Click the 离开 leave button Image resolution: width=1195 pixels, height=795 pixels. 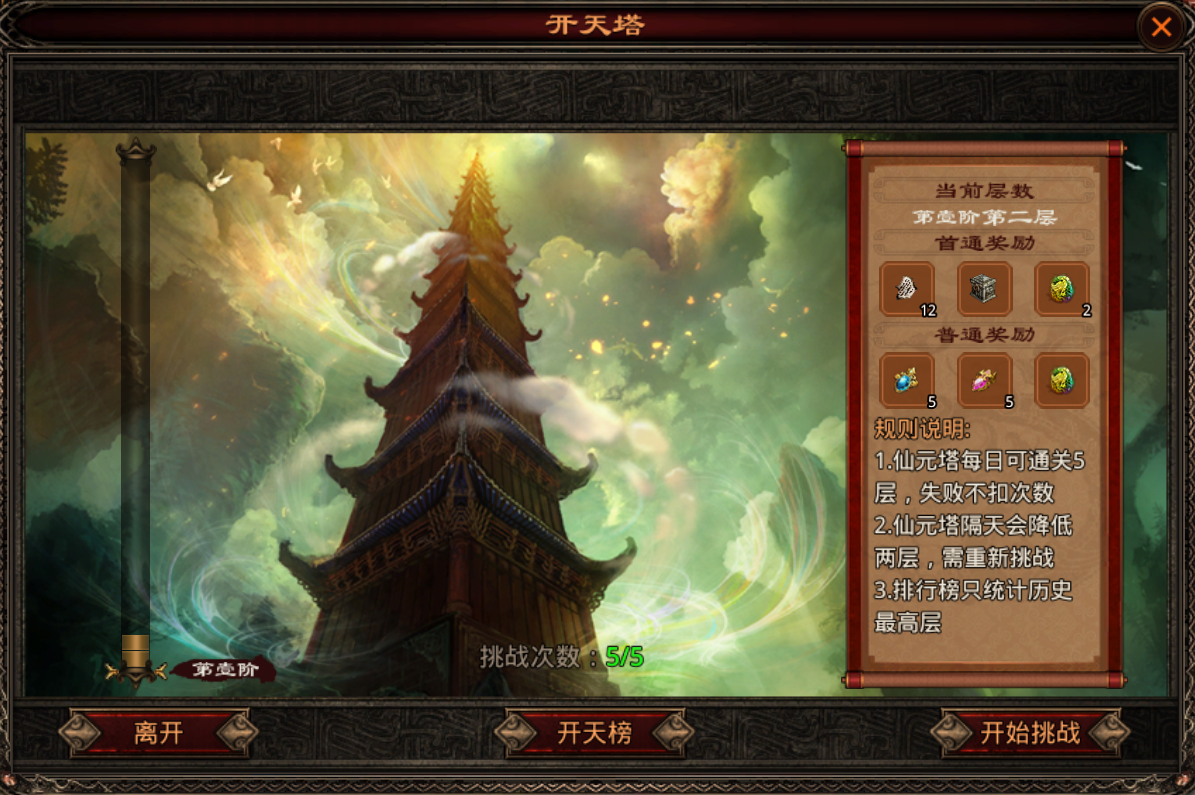[x=159, y=733]
